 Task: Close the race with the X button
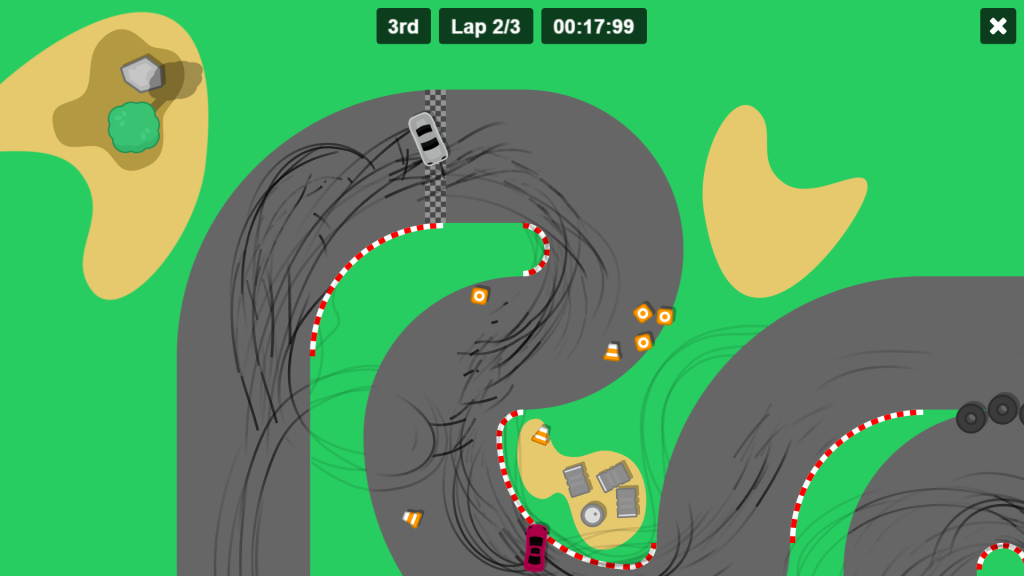pos(997,26)
